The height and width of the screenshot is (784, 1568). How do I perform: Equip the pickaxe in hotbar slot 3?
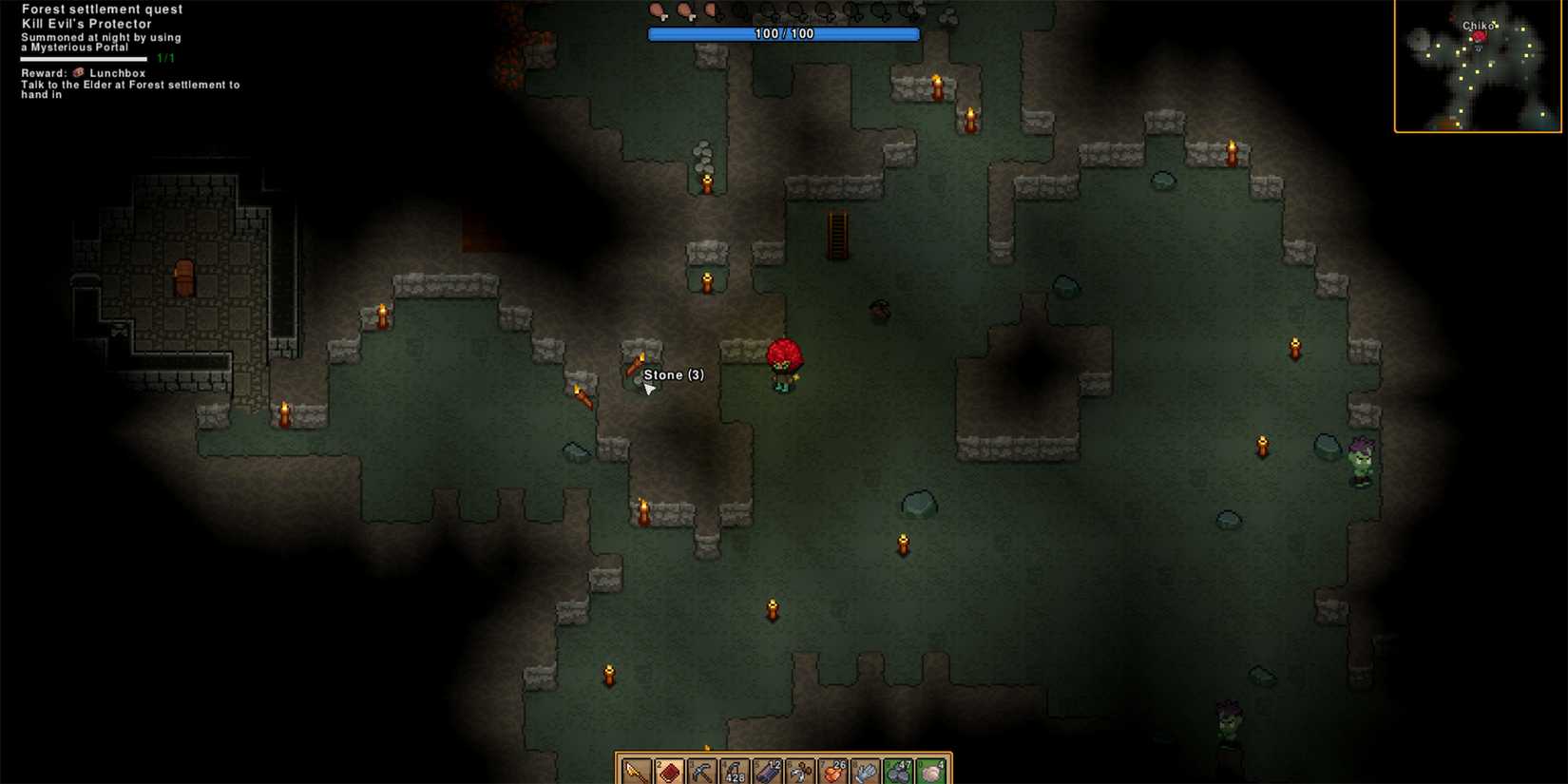[x=701, y=770]
